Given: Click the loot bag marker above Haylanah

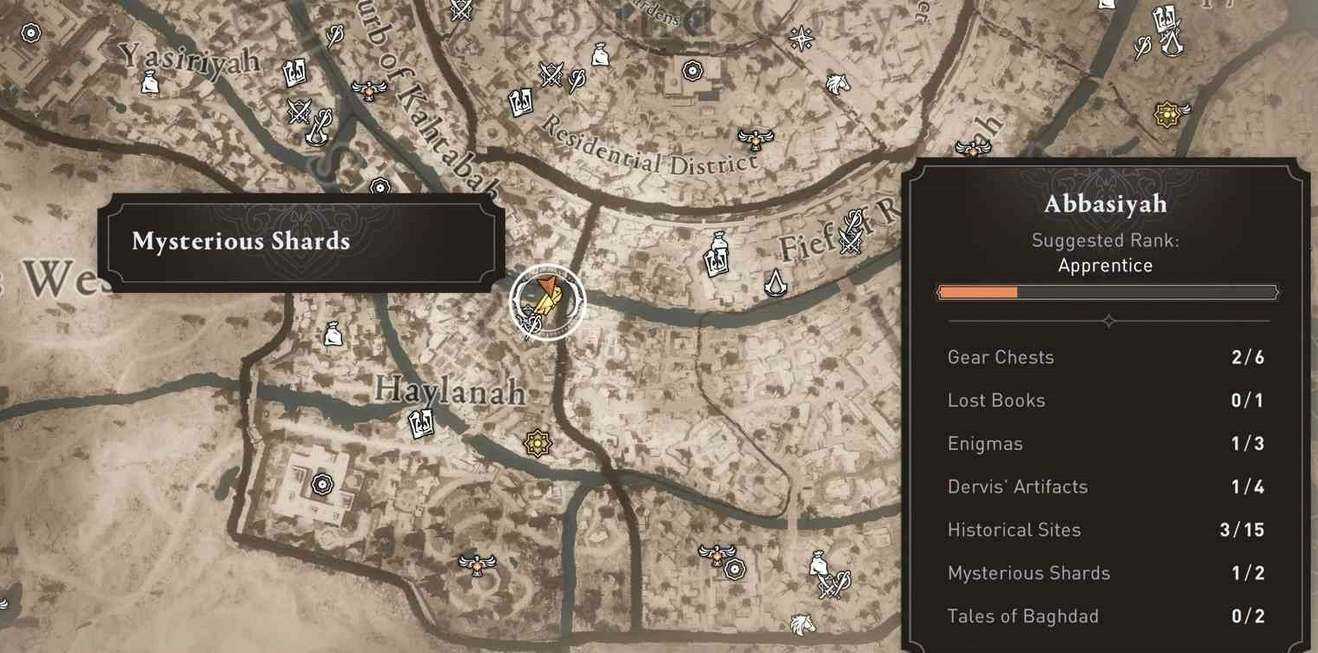Looking at the screenshot, I should tap(333, 333).
